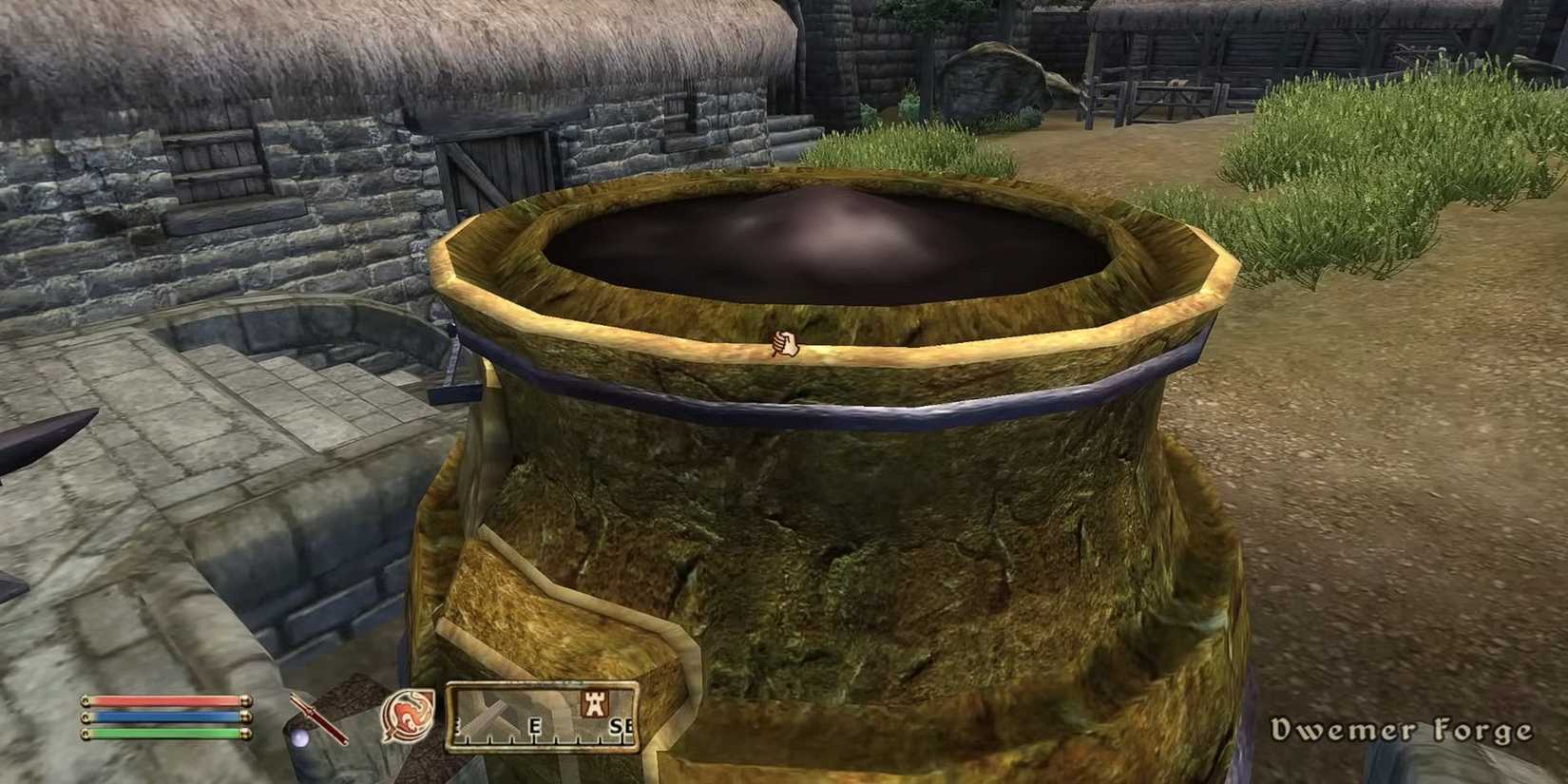Click the SE direction marker on the compass
Image resolution: width=1568 pixels, height=784 pixels.
click(x=620, y=725)
